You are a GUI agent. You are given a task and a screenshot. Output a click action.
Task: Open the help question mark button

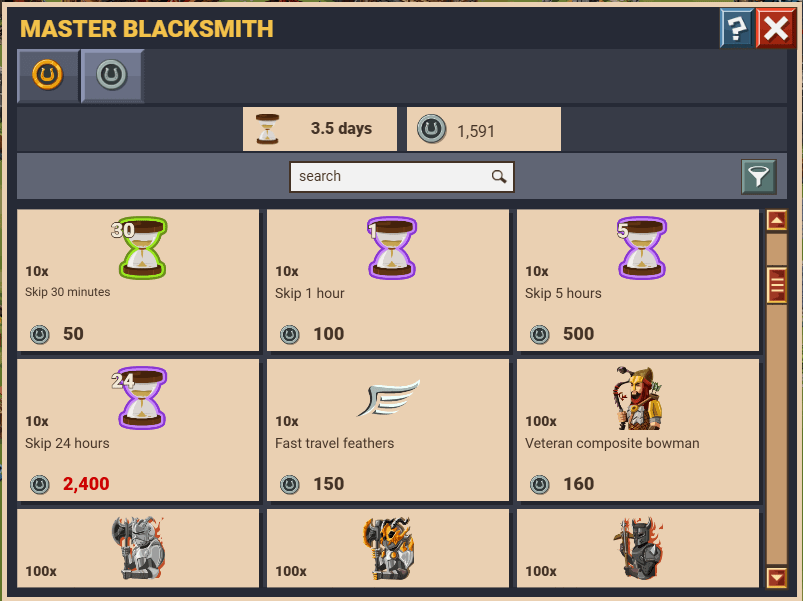[x=736, y=29]
